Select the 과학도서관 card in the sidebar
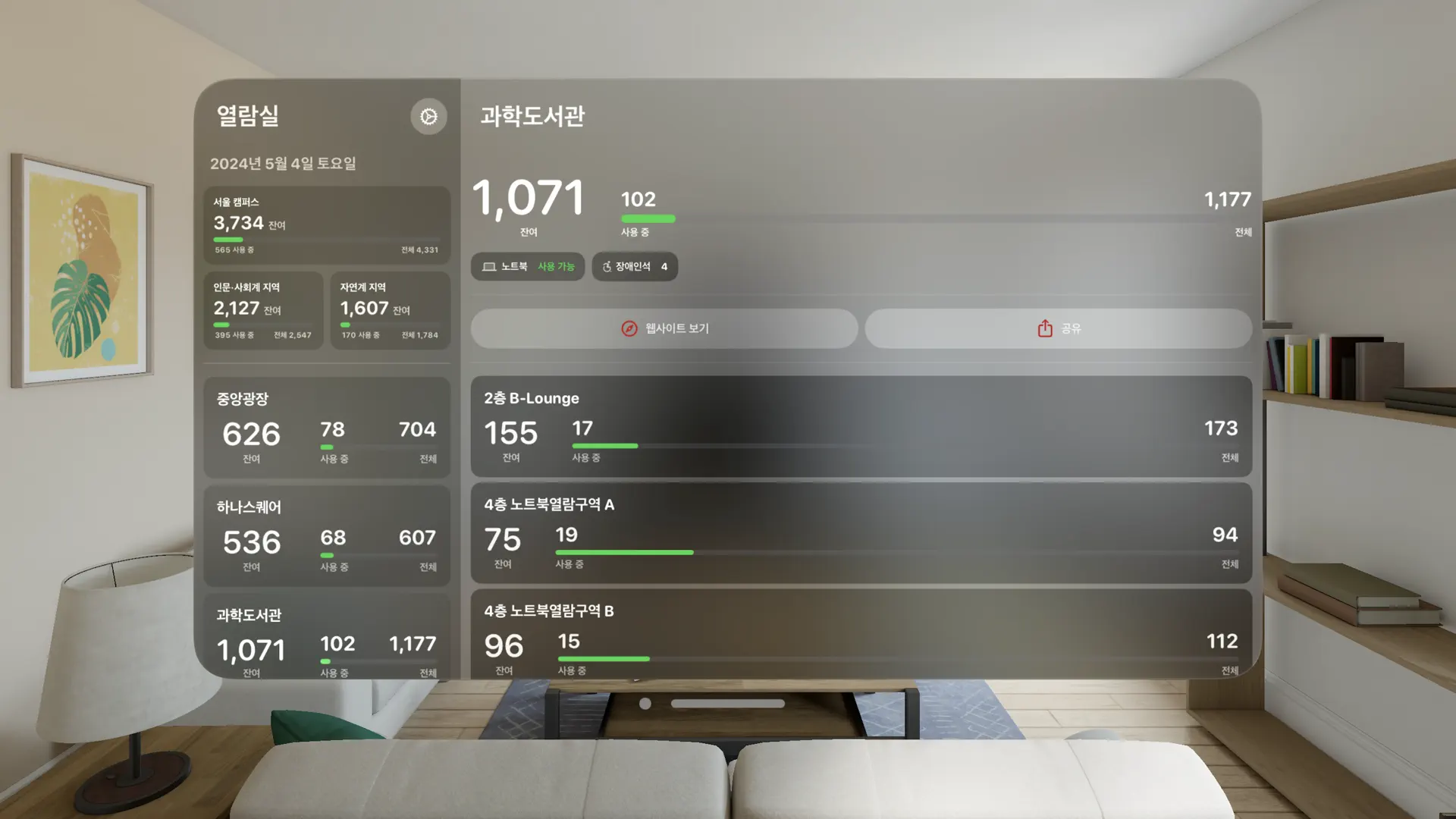This screenshot has width=1456, height=819. pyautogui.click(x=326, y=641)
